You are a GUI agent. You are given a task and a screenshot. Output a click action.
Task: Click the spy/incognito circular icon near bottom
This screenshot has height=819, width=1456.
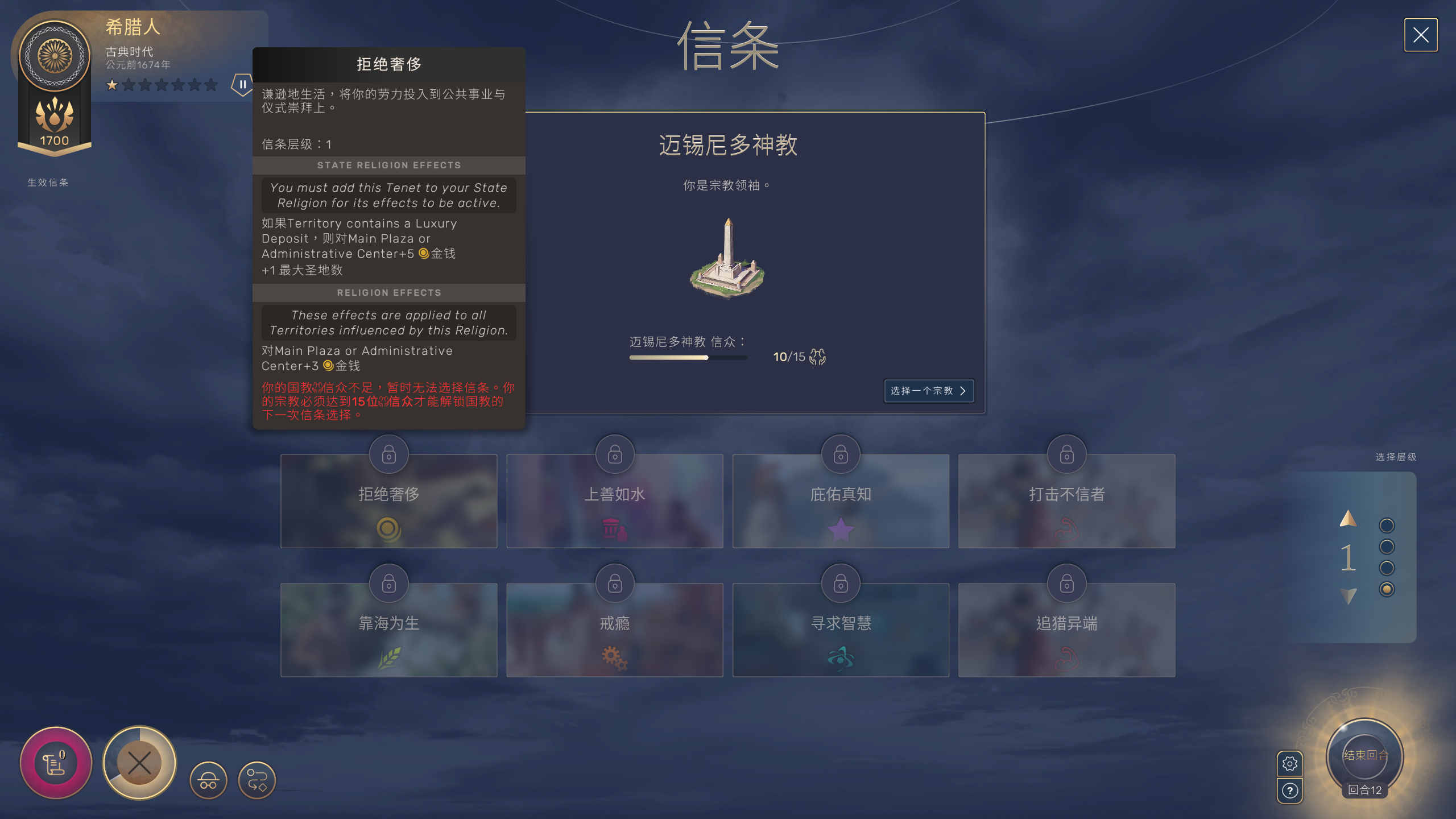(208, 780)
